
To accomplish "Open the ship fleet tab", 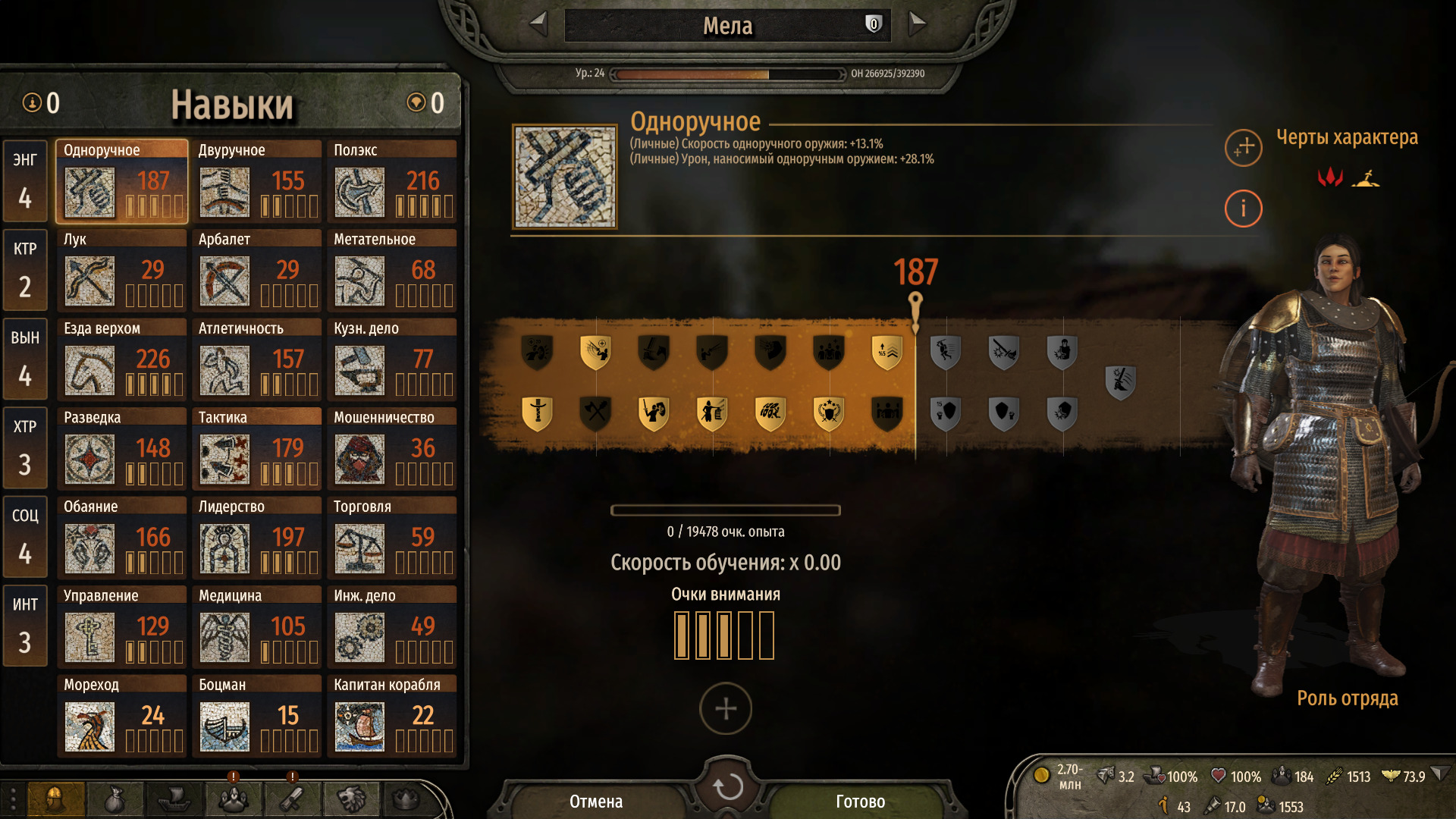I will [x=174, y=799].
